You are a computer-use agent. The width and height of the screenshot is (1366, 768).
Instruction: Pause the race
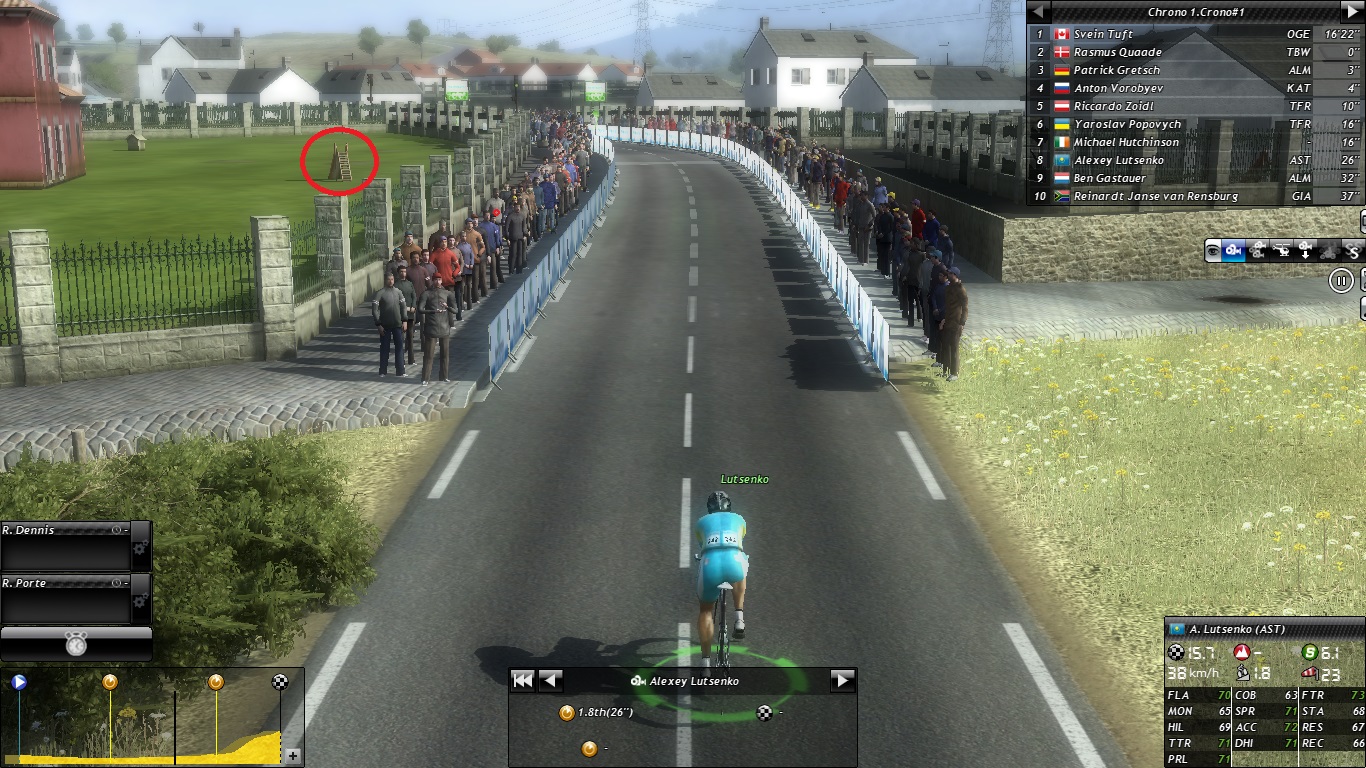click(x=1341, y=281)
